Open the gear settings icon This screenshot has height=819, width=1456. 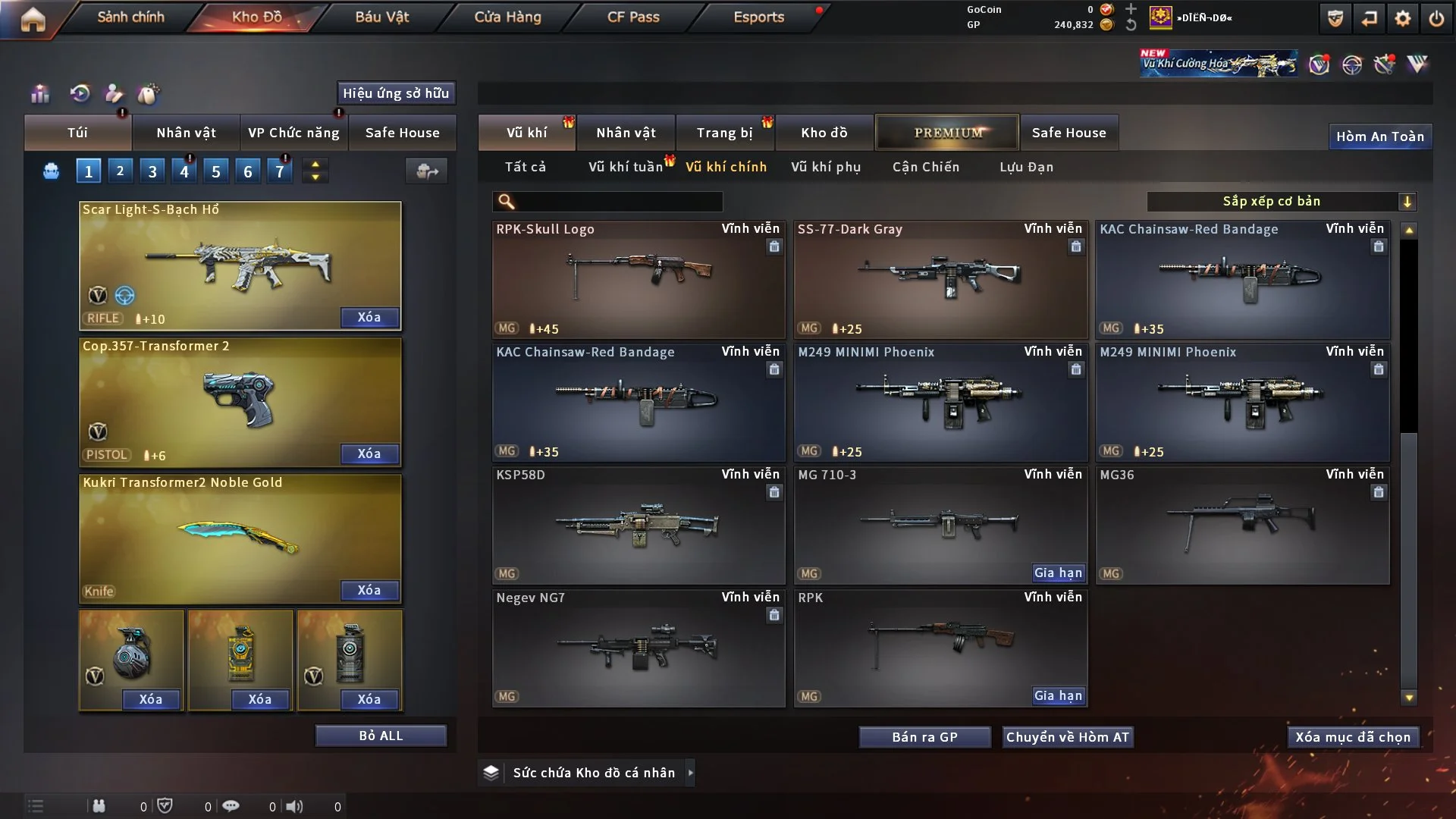pyautogui.click(x=1403, y=18)
